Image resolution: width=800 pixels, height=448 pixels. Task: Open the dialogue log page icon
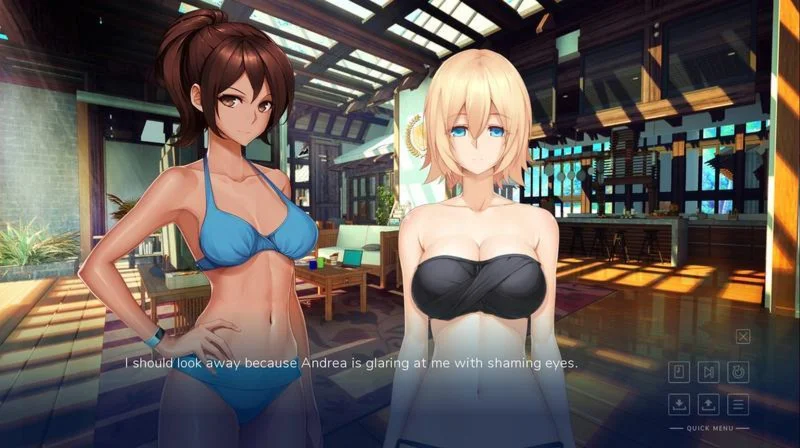point(679,372)
